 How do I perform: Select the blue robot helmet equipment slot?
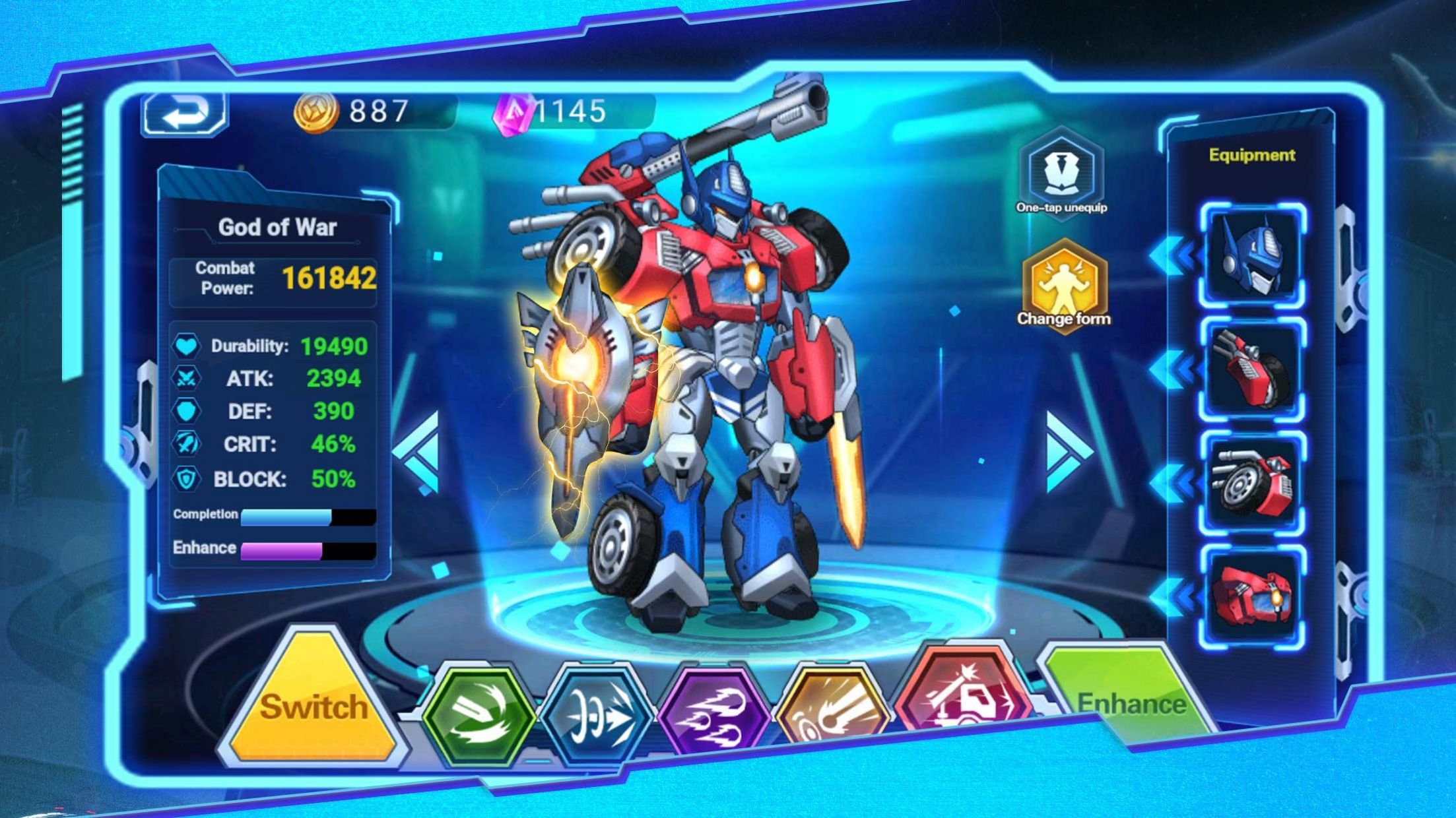click(1251, 255)
